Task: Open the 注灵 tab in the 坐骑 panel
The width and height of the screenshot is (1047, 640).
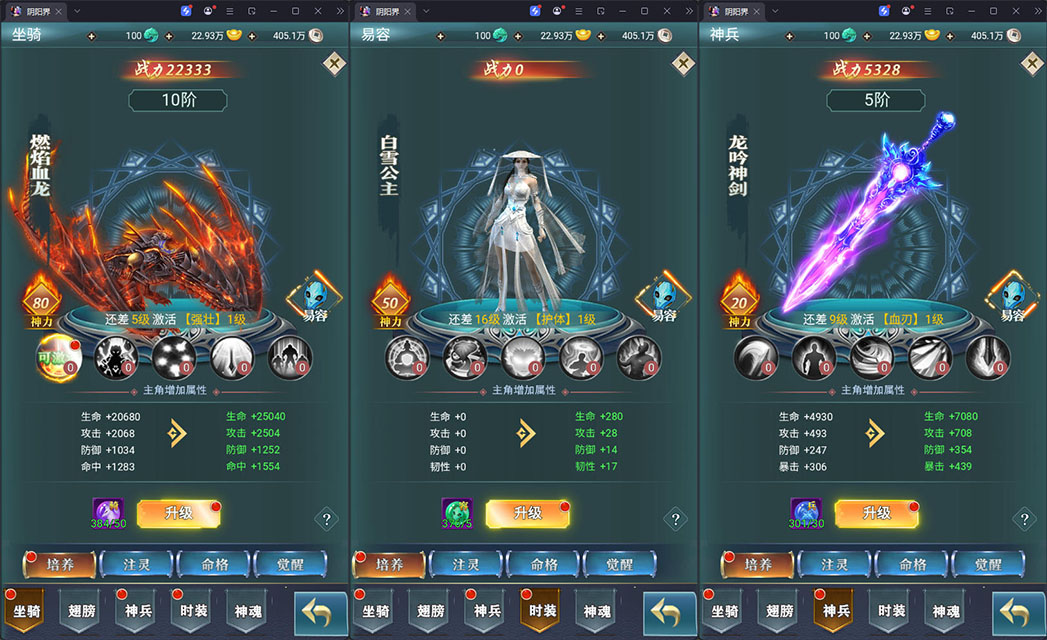Action: click(137, 564)
